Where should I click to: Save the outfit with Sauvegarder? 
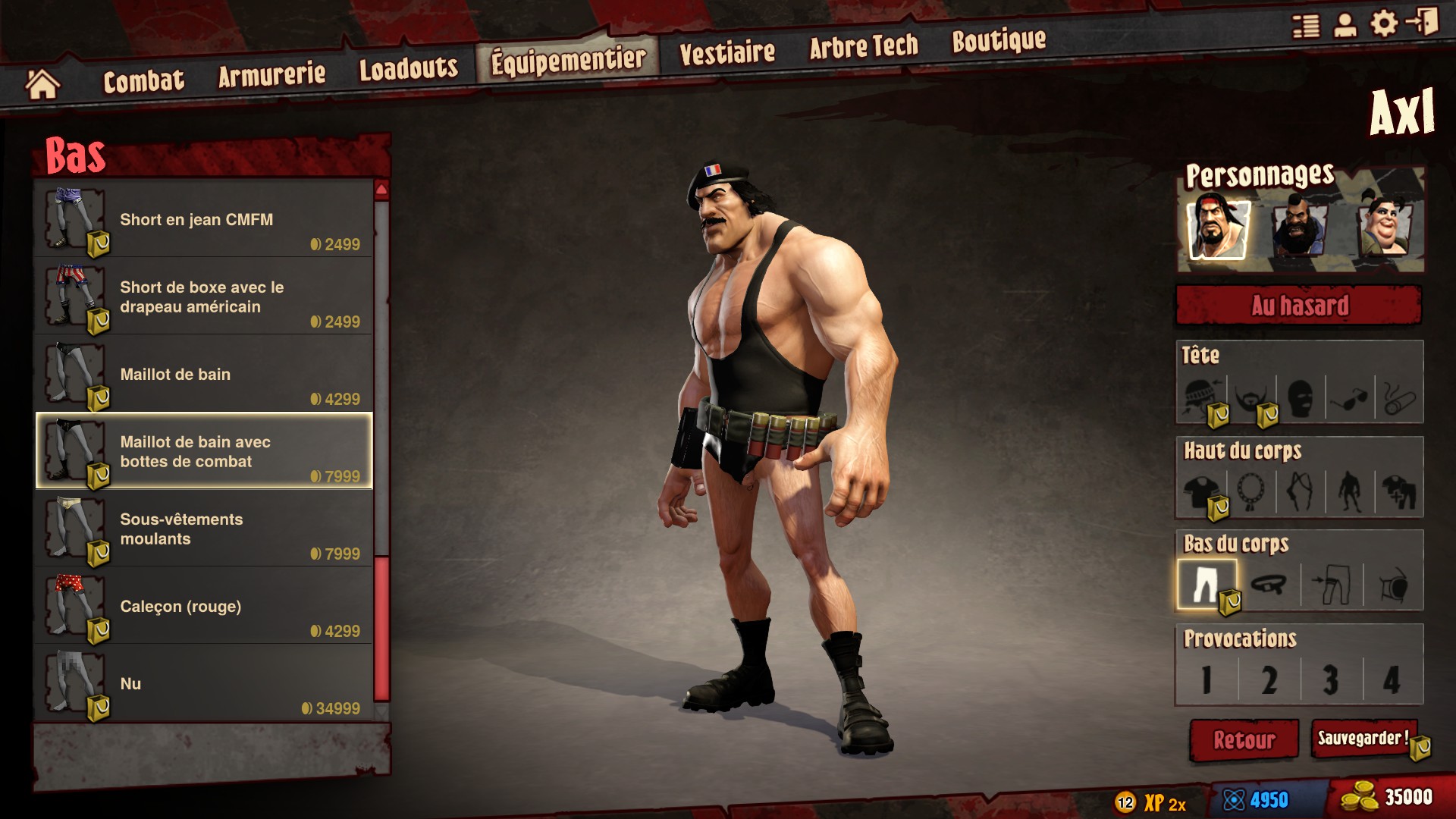pyautogui.click(x=1363, y=739)
